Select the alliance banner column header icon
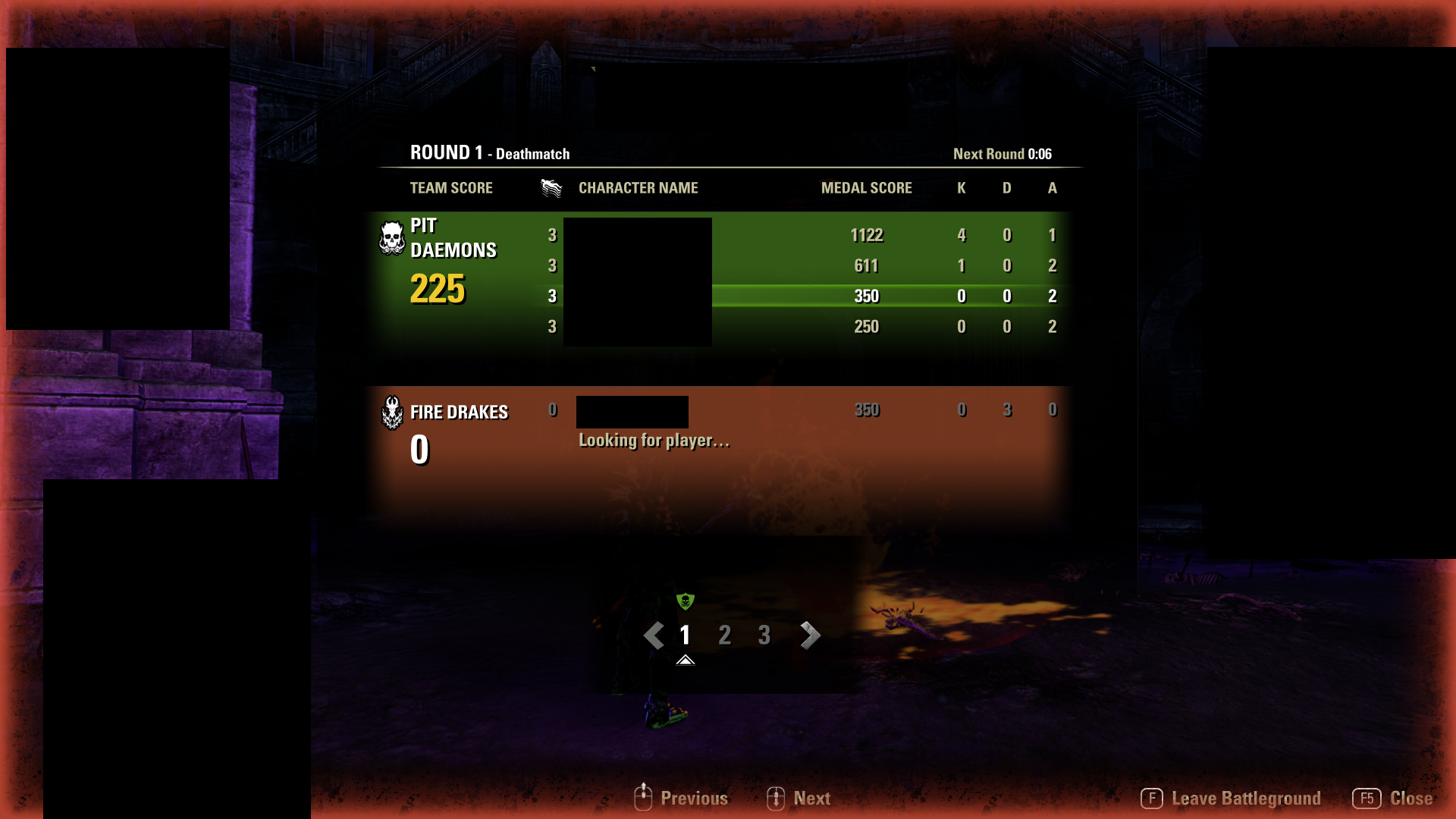This screenshot has width=1456, height=819. pos(551,187)
